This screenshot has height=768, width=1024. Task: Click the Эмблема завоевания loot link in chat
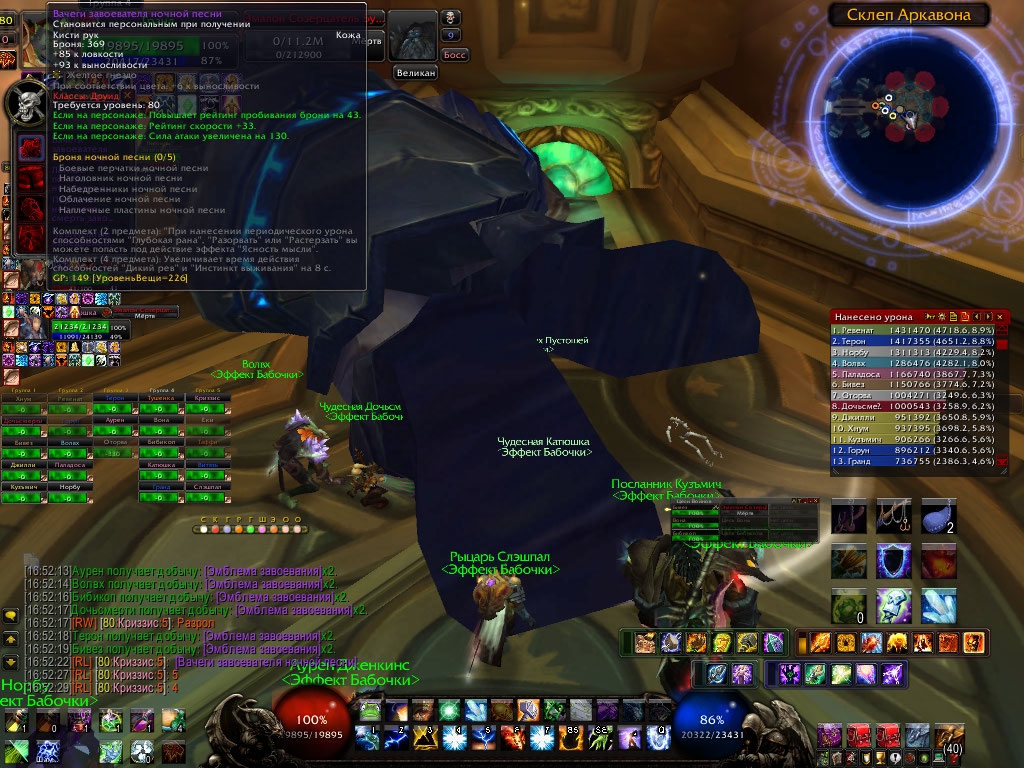point(264,570)
